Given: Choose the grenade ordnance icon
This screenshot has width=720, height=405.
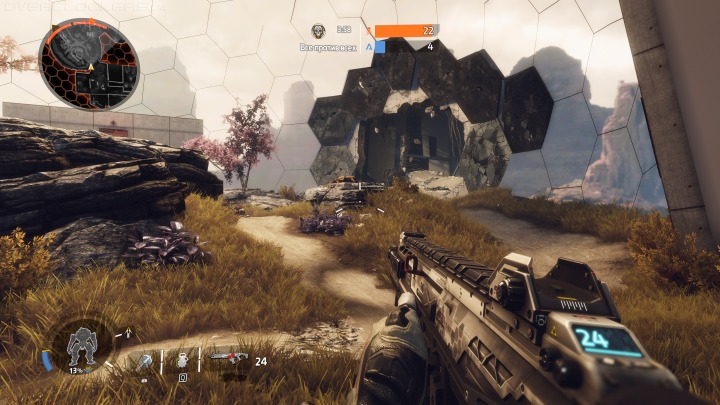Looking at the screenshot, I should (183, 362).
